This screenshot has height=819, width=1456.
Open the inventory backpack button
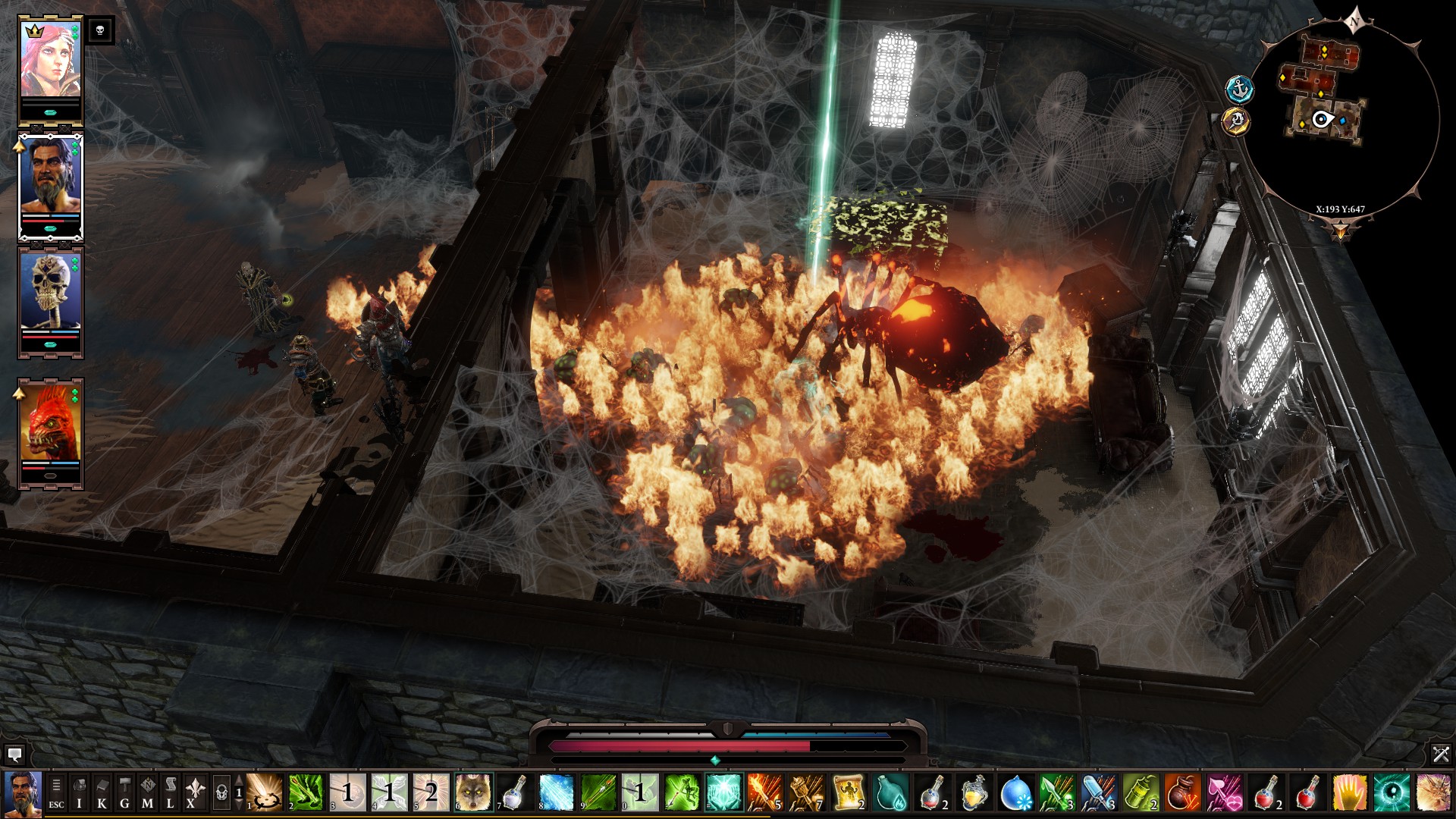coord(79,793)
